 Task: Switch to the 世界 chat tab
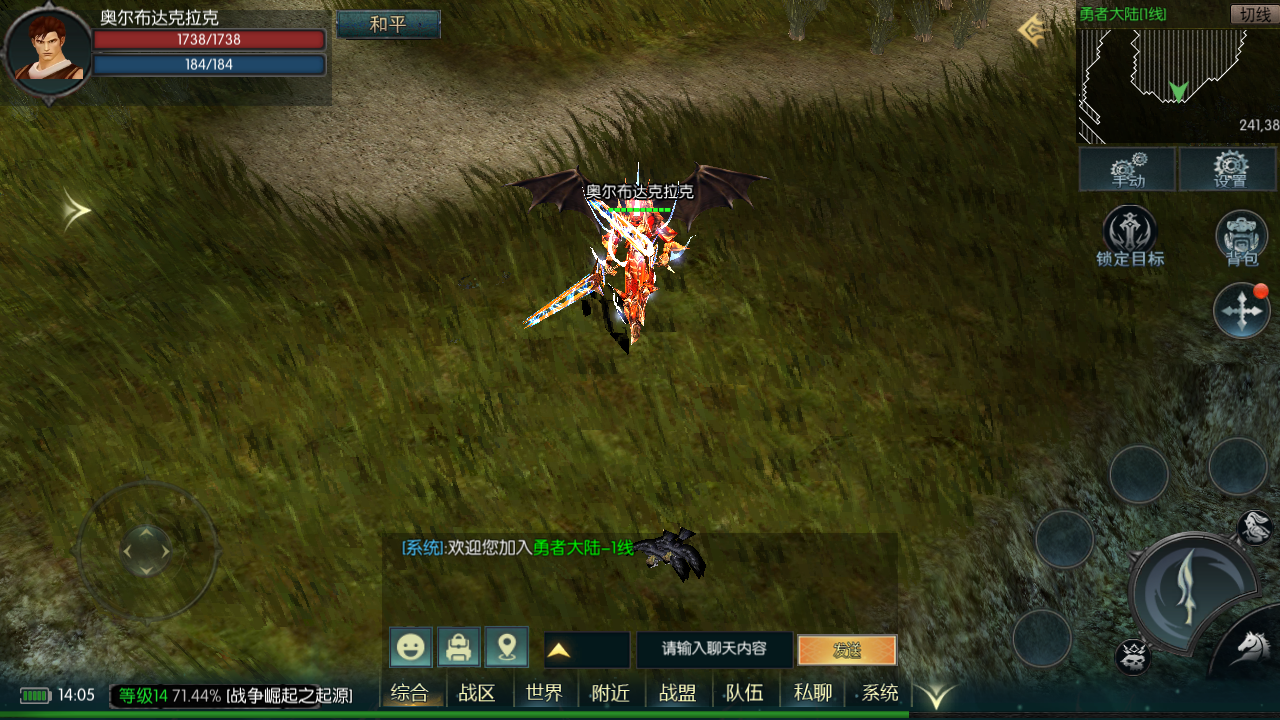click(544, 693)
